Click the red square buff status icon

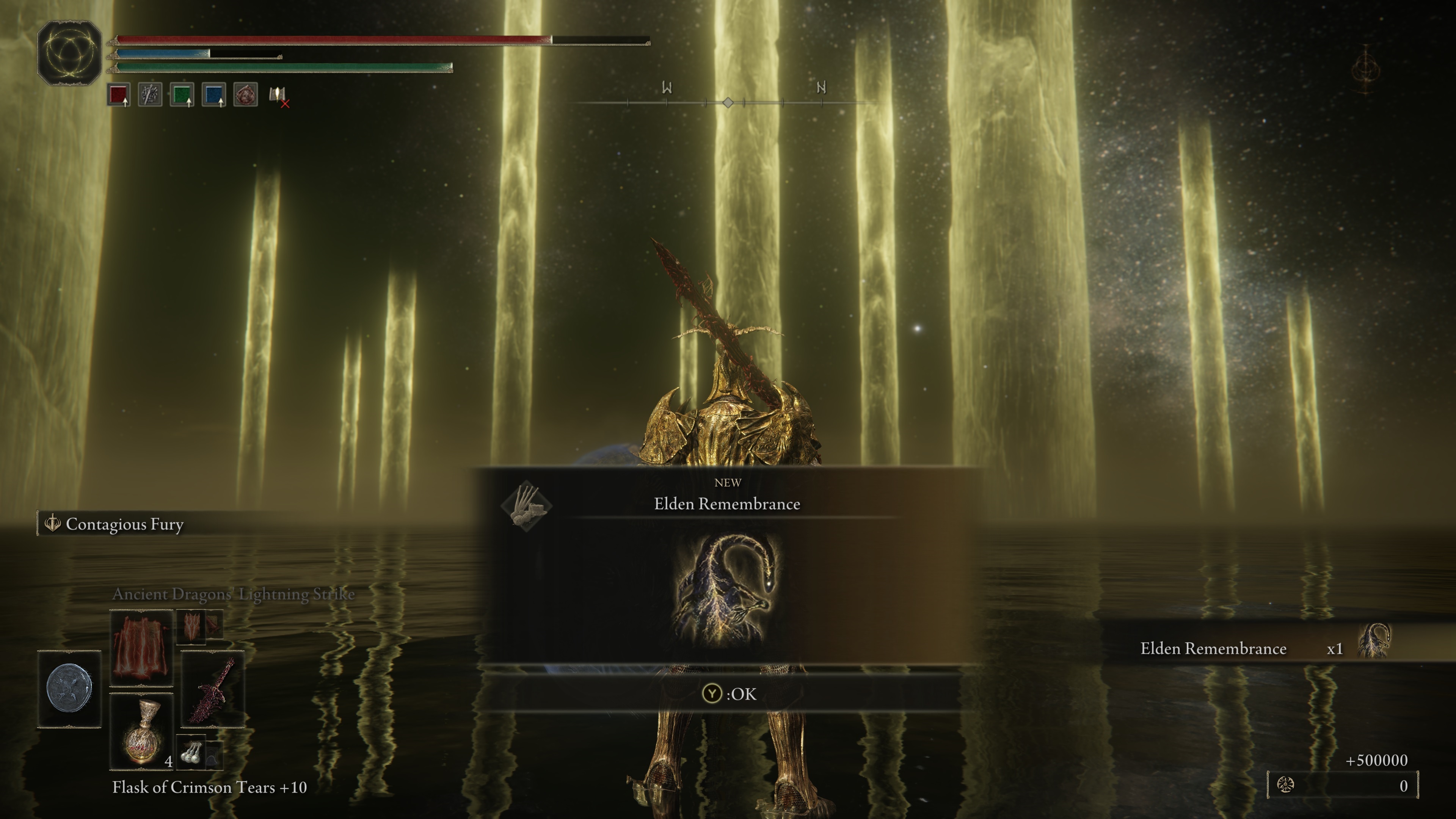pos(119,95)
